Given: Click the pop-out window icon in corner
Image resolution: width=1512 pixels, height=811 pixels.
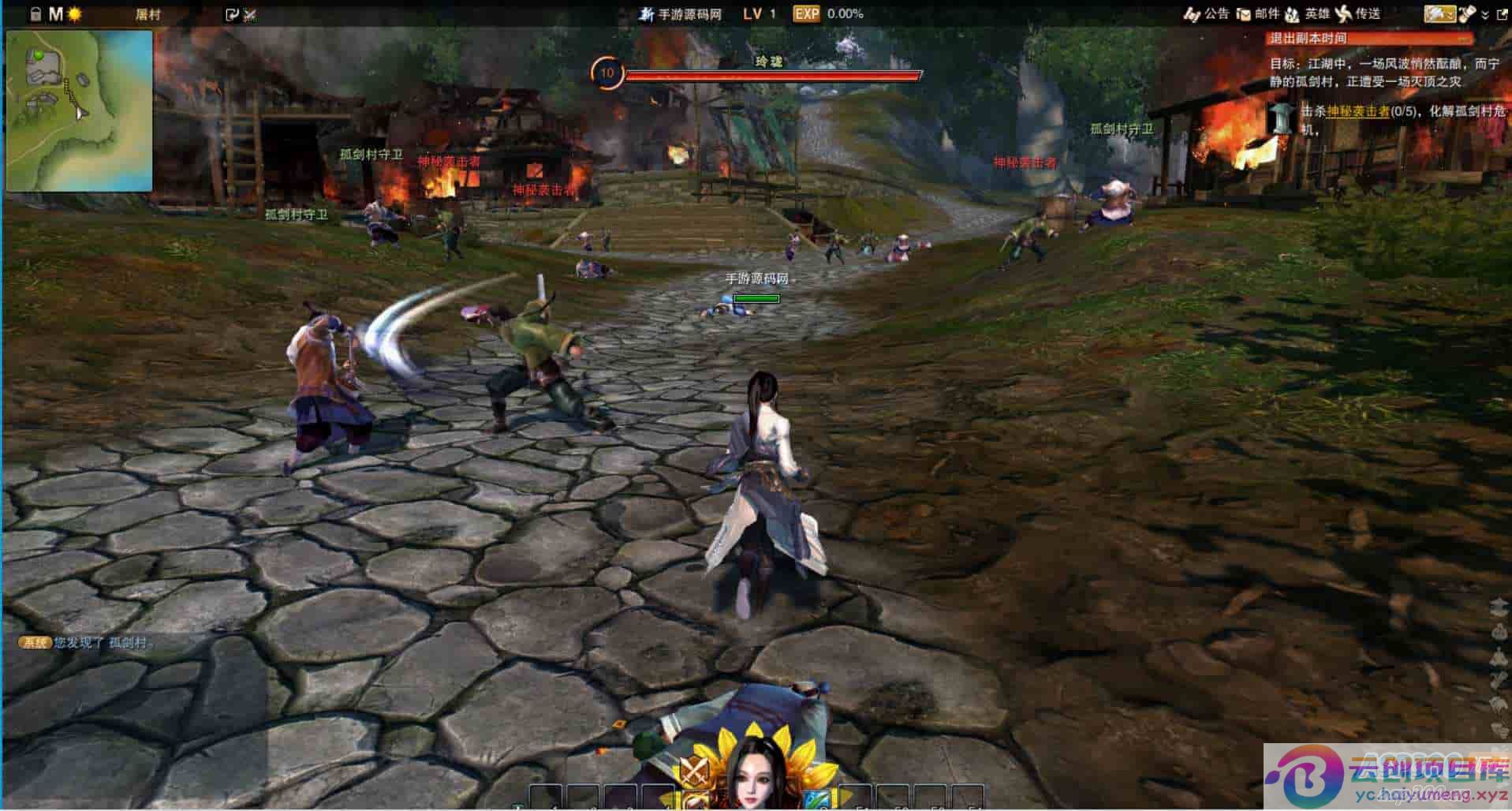Looking at the screenshot, I should point(1502,13).
